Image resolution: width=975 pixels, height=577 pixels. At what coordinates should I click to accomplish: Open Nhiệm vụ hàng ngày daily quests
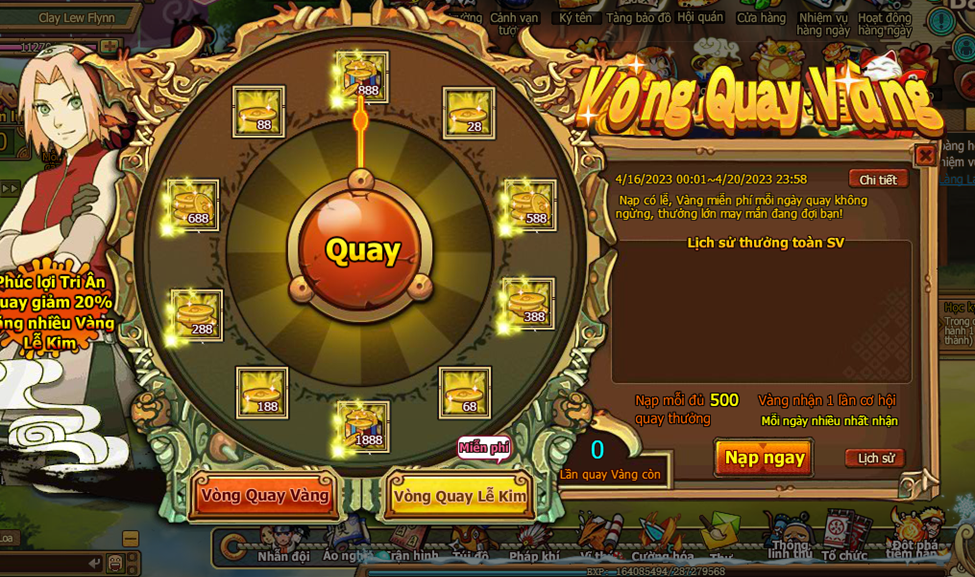[823, 22]
